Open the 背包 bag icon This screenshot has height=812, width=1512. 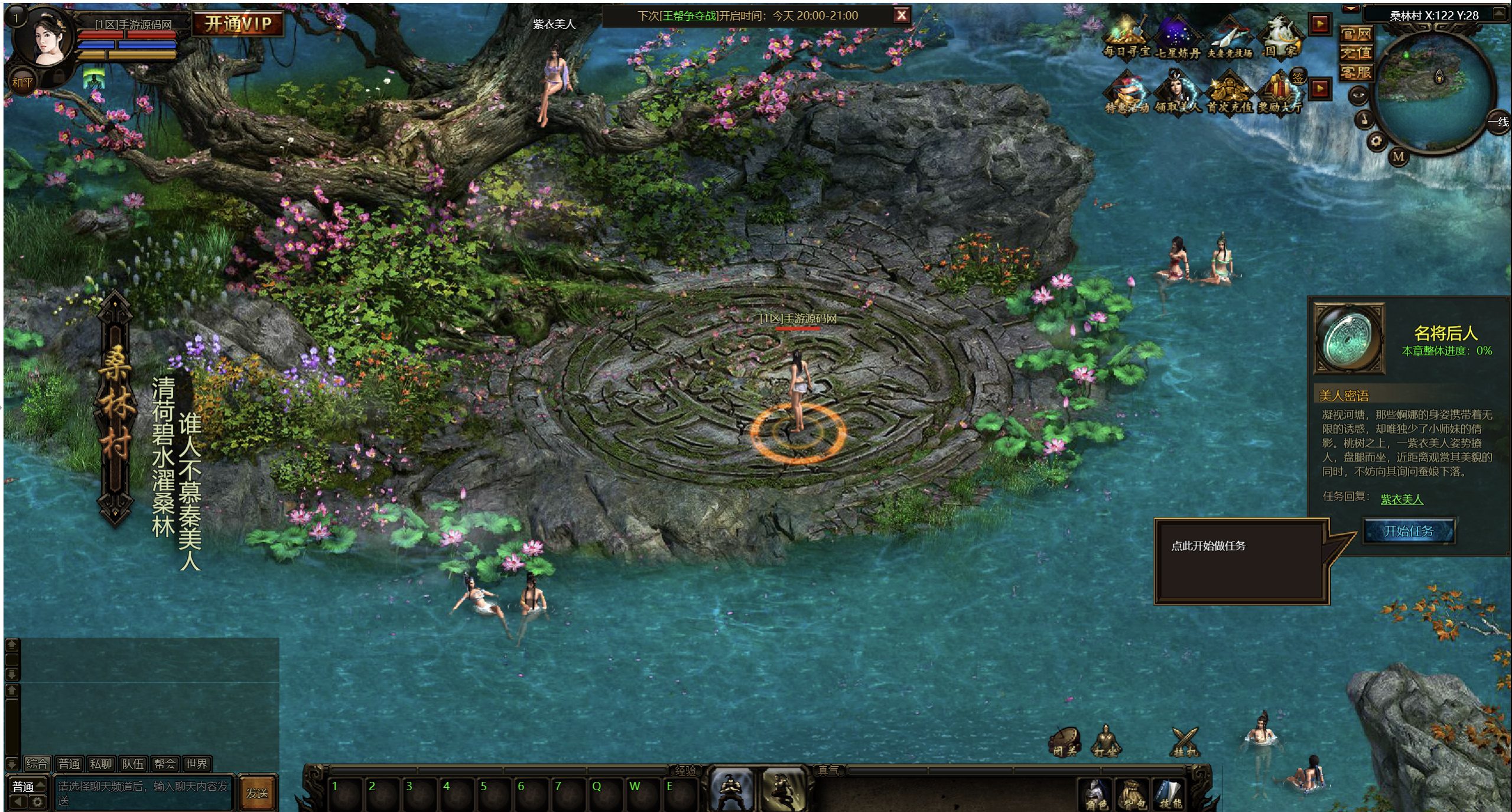(1133, 794)
